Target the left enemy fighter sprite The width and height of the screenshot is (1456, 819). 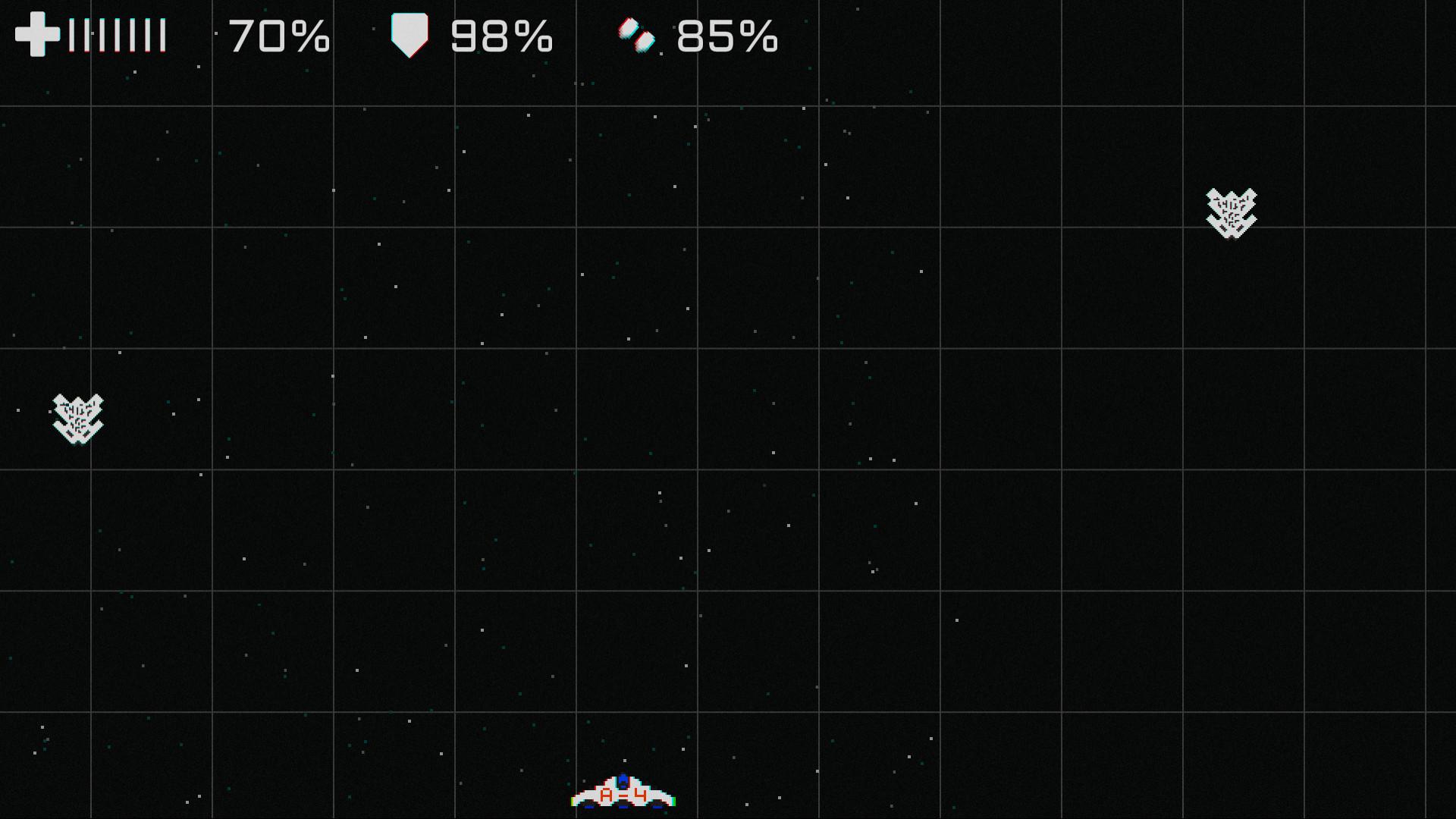76,419
